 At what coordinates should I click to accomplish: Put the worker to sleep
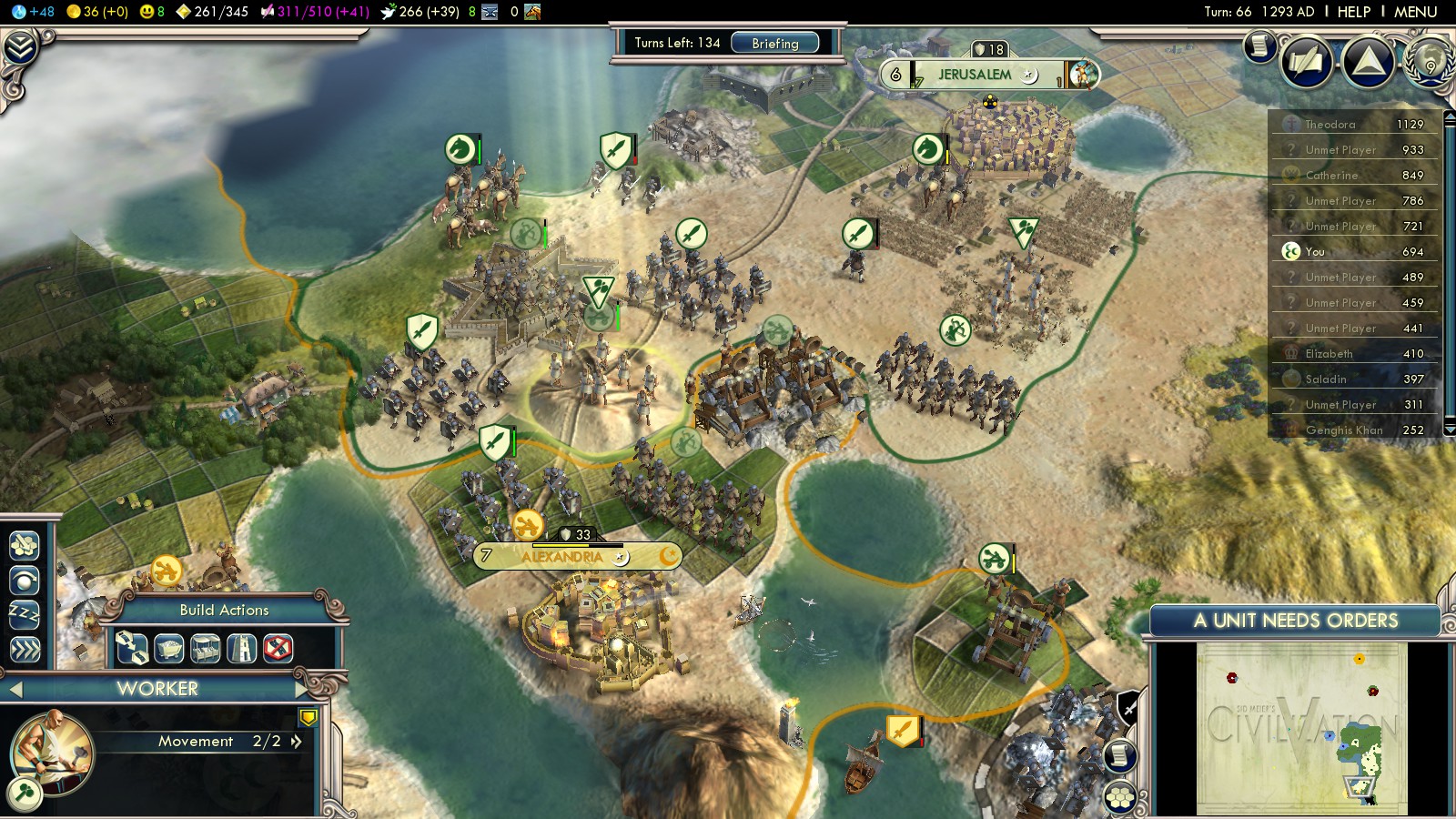[25, 614]
